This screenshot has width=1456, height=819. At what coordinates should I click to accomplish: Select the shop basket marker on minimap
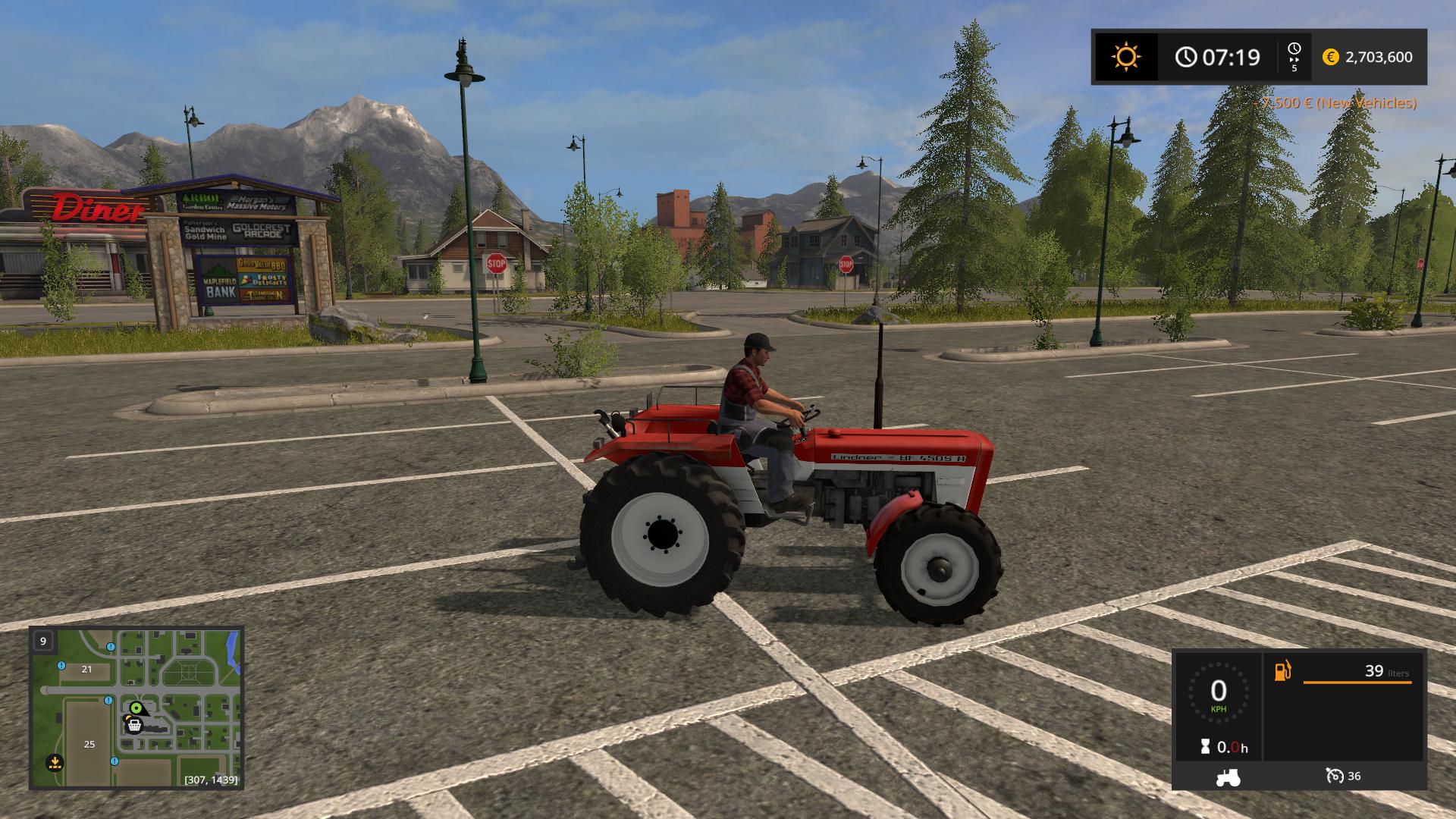[x=134, y=726]
